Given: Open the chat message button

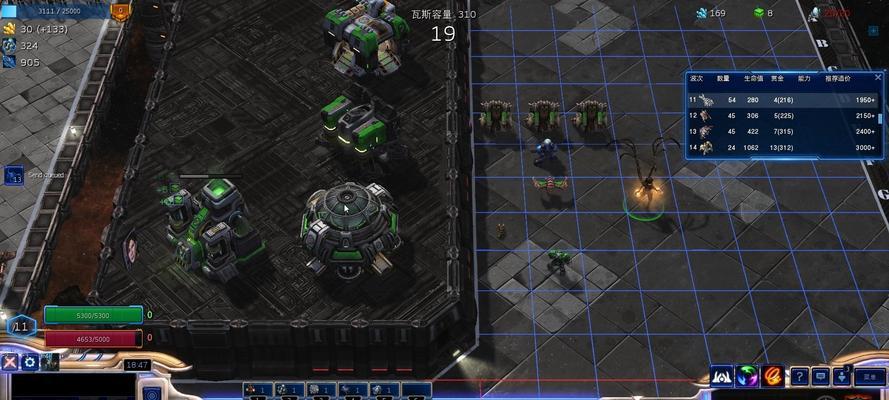Looking at the screenshot, I should (822, 376).
